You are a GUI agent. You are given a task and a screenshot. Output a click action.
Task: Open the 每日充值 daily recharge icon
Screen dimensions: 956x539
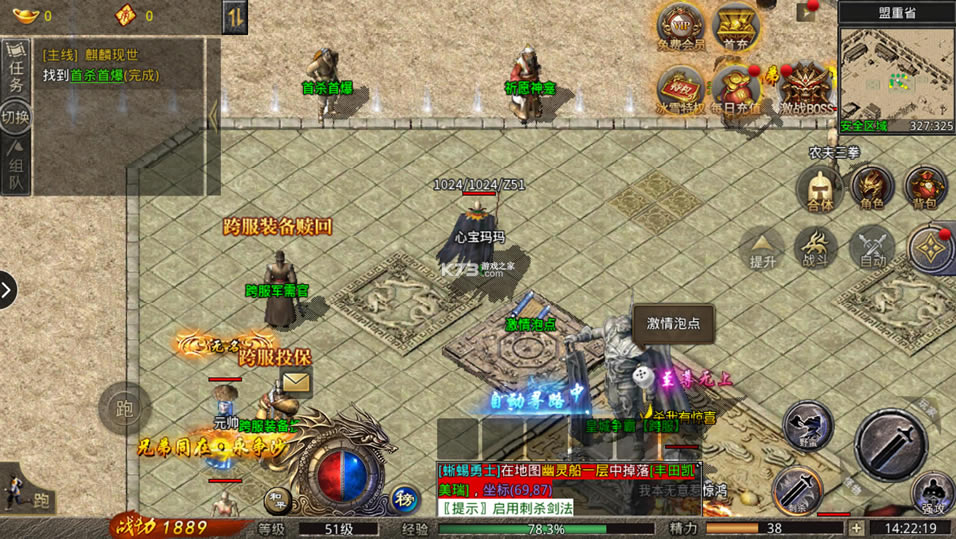735,88
